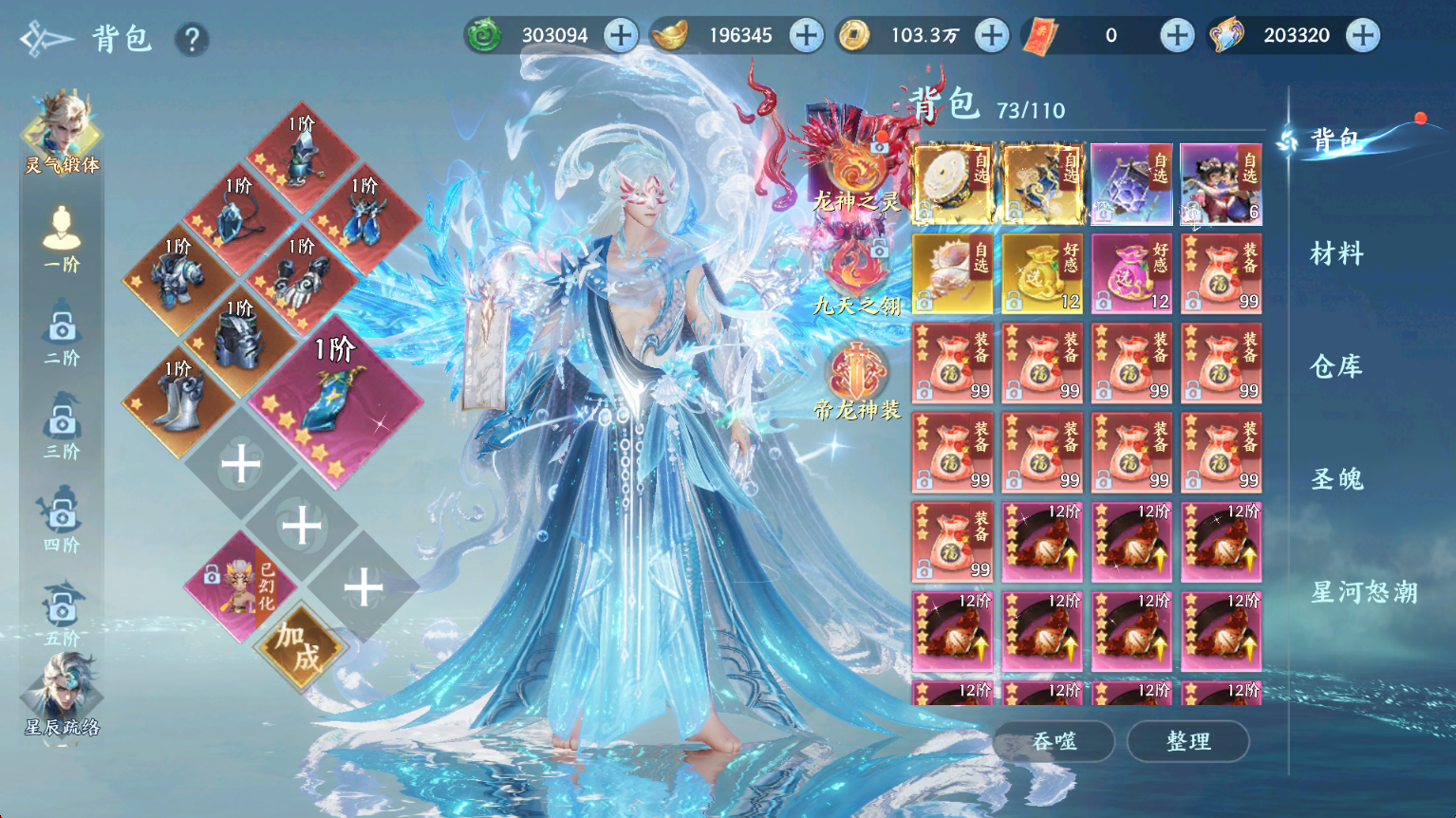1456x818 pixels.
Task: Tap the 整理 (sort) button
Action: pyautogui.click(x=1187, y=741)
